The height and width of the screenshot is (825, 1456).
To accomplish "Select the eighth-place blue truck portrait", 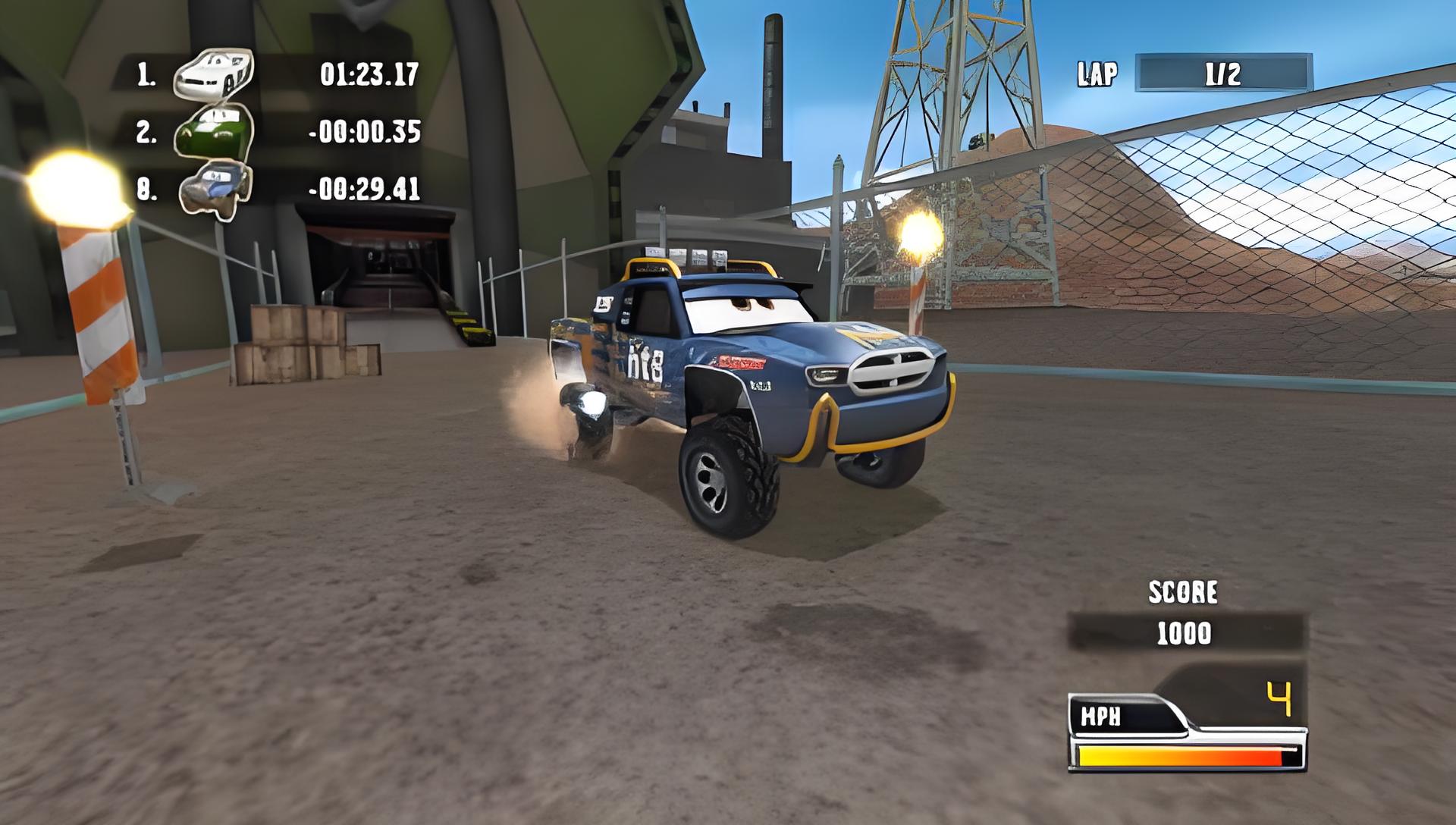I will coord(215,189).
